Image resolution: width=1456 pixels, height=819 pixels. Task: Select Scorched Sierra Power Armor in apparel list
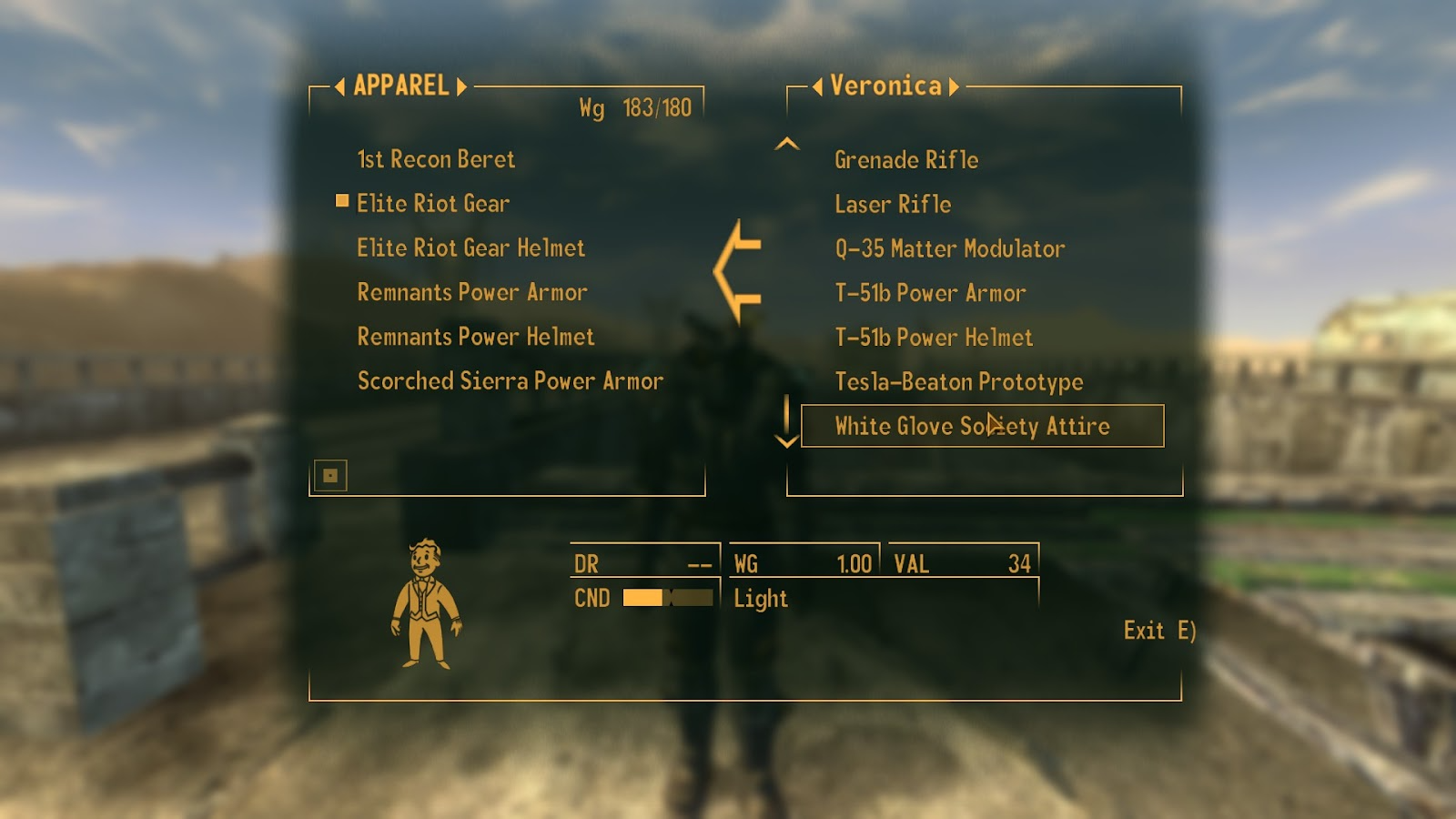click(x=508, y=380)
